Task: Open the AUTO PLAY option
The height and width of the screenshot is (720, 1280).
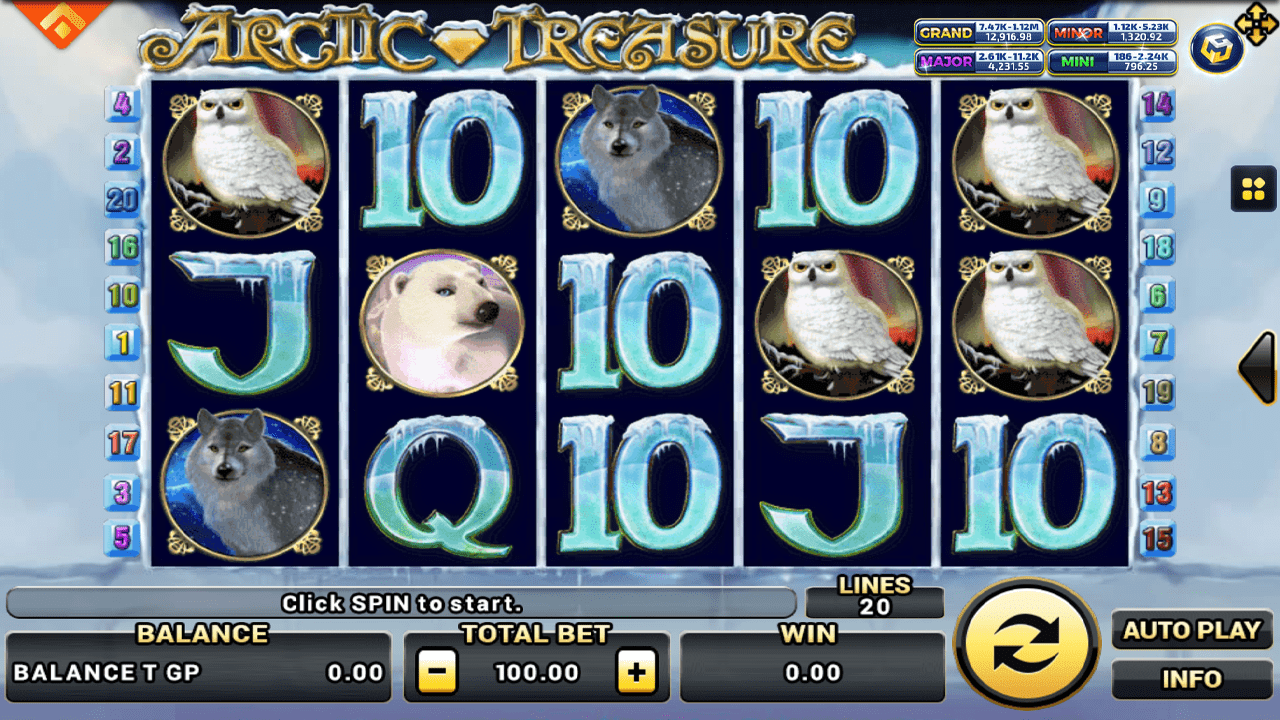Action: (x=1191, y=631)
